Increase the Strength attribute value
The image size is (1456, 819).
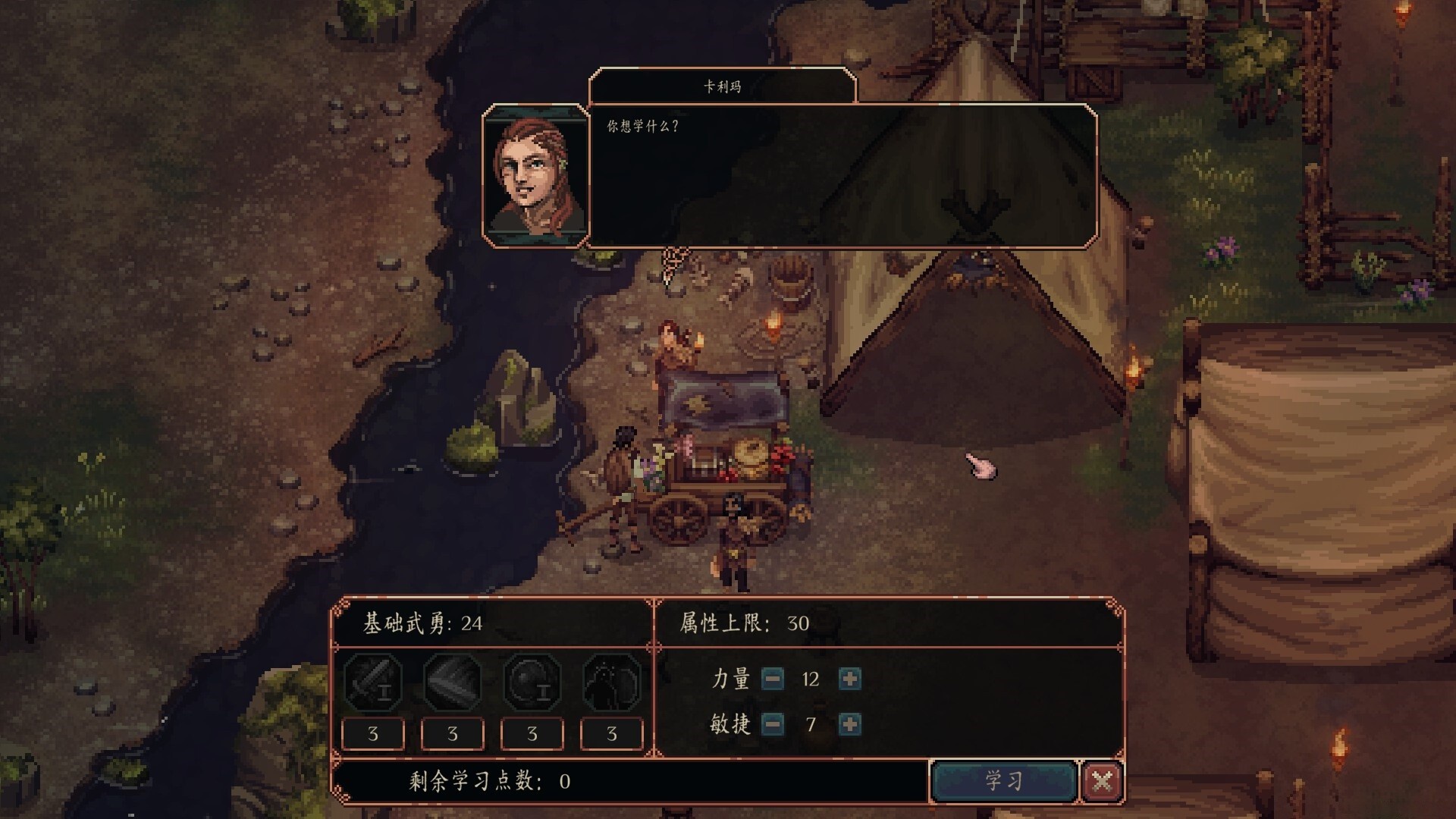click(849, 679)
